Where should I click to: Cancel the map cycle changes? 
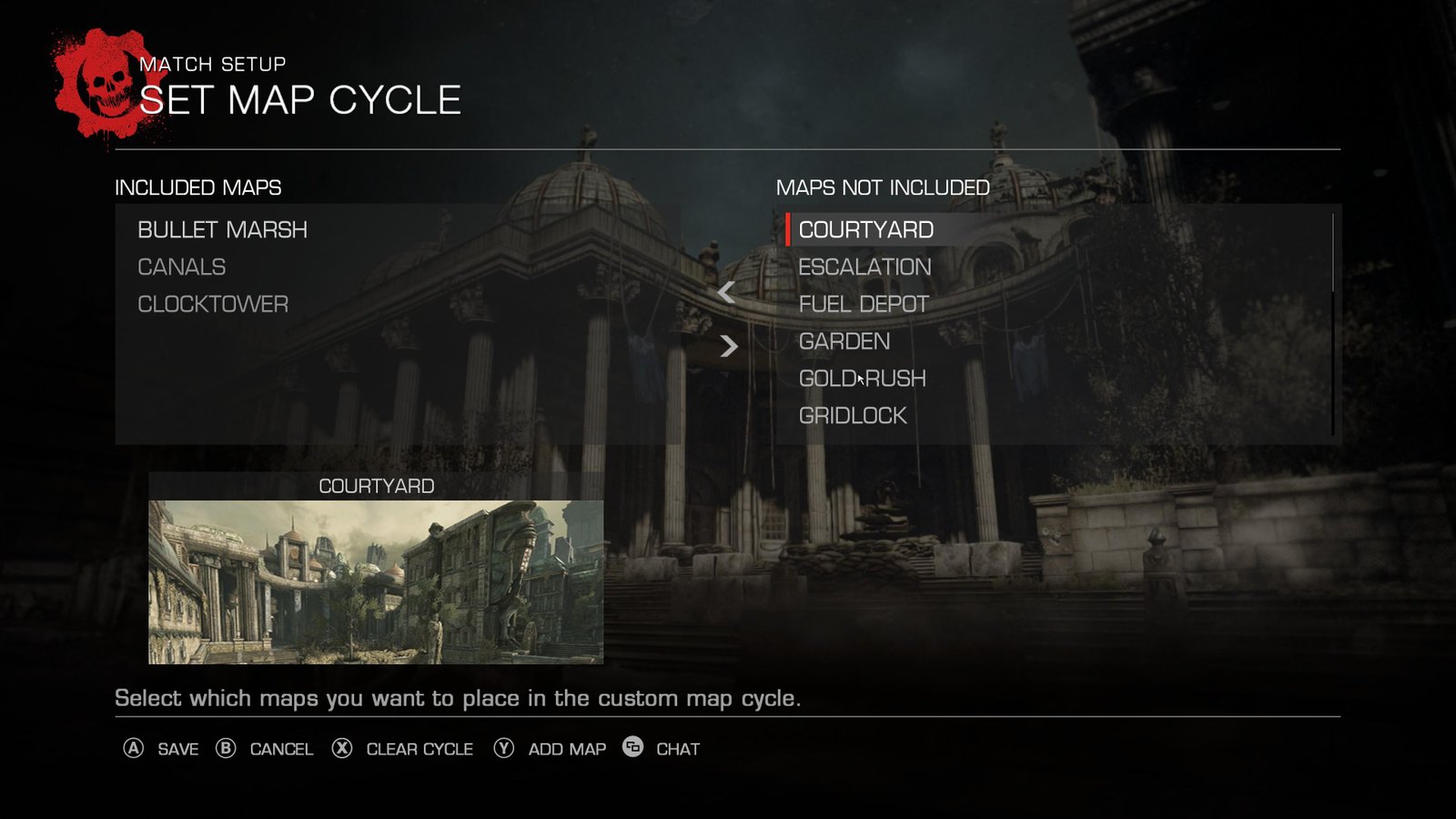click(264, 749)
